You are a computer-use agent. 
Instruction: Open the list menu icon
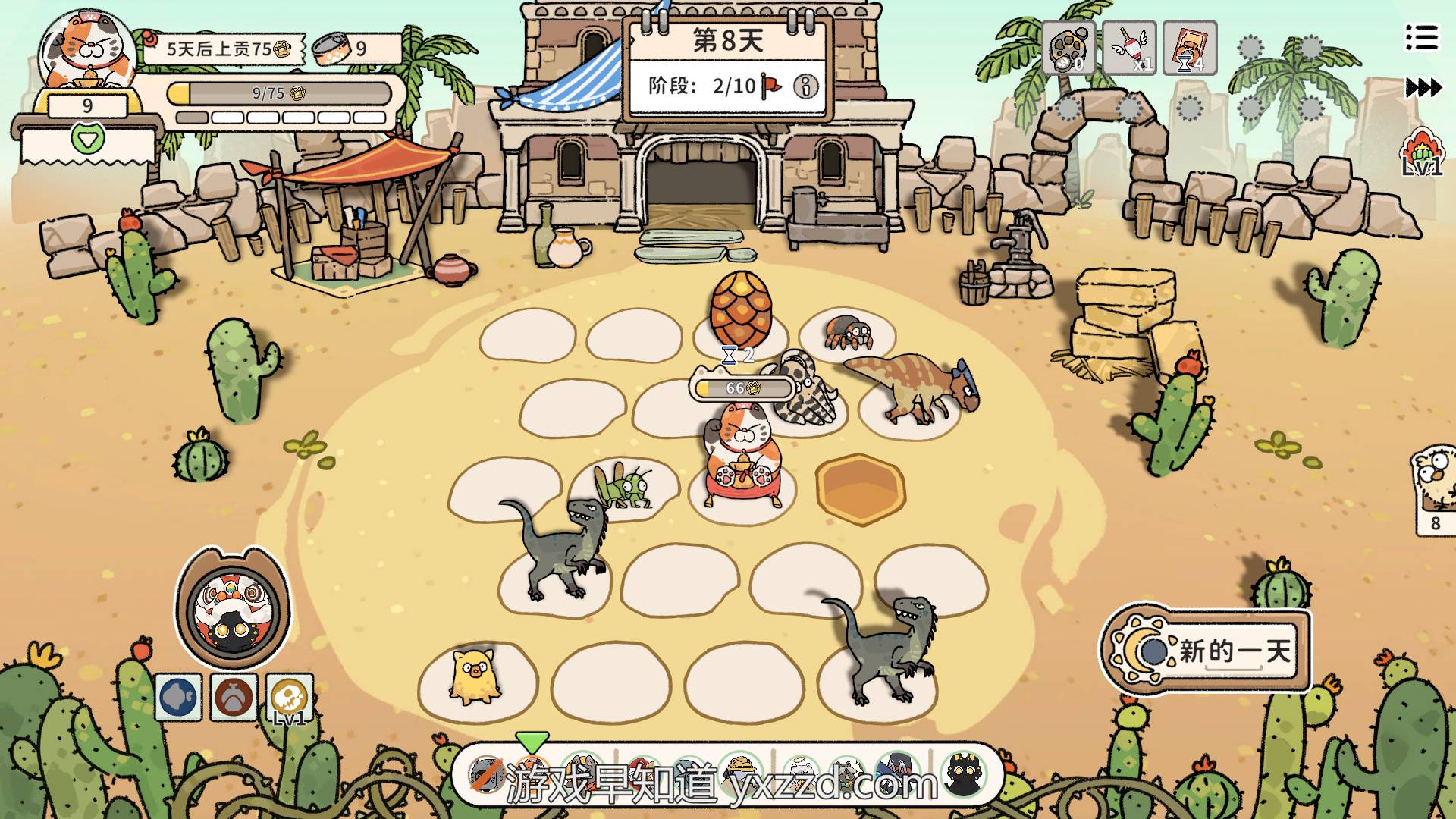click(x=1421, y=37)
